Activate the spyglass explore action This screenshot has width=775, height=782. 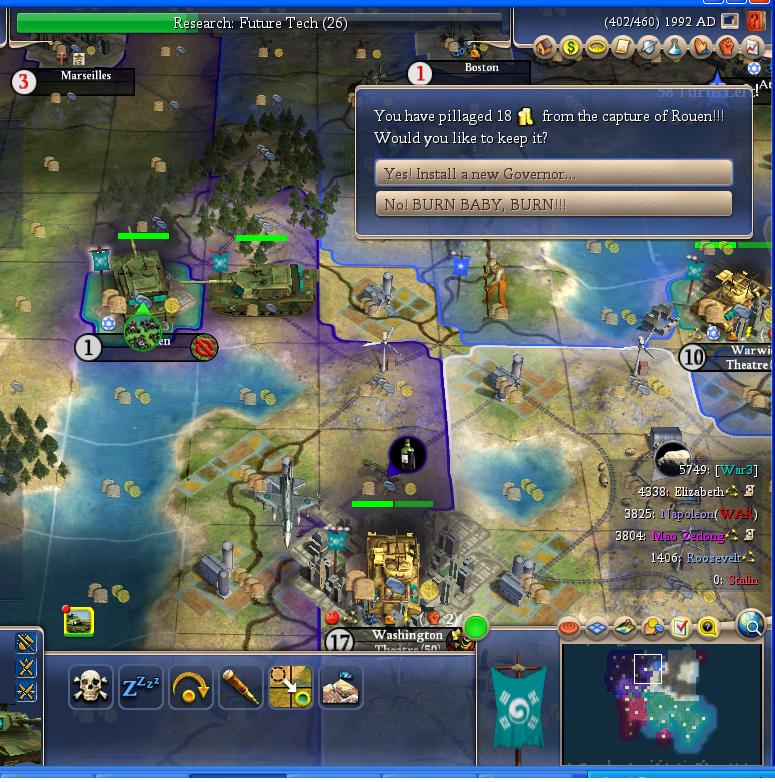click(240, 687)
